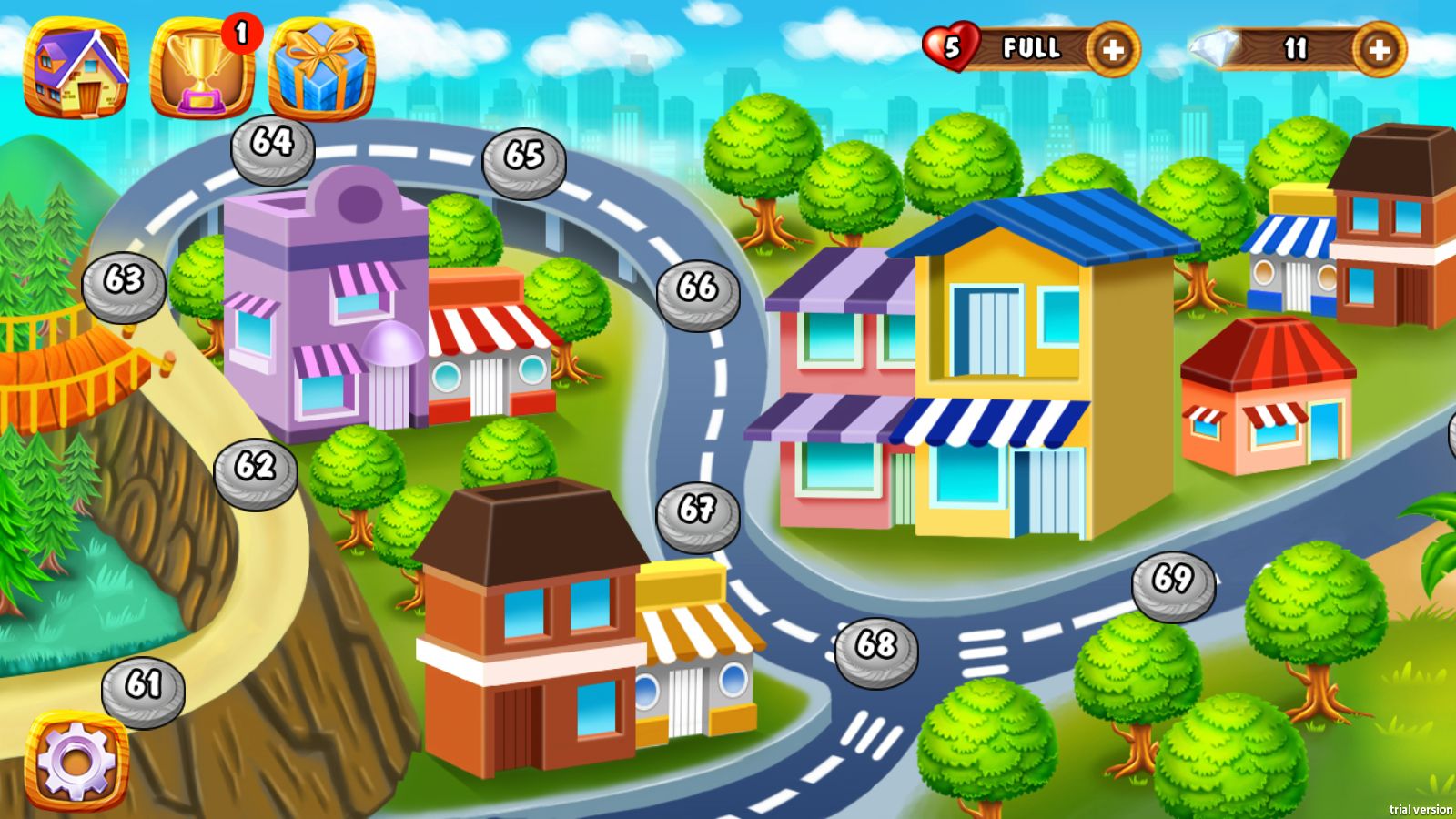Screen dimensions: 1456x819
Task: Pick level 67 marker
Action: [x=697, y=514]
